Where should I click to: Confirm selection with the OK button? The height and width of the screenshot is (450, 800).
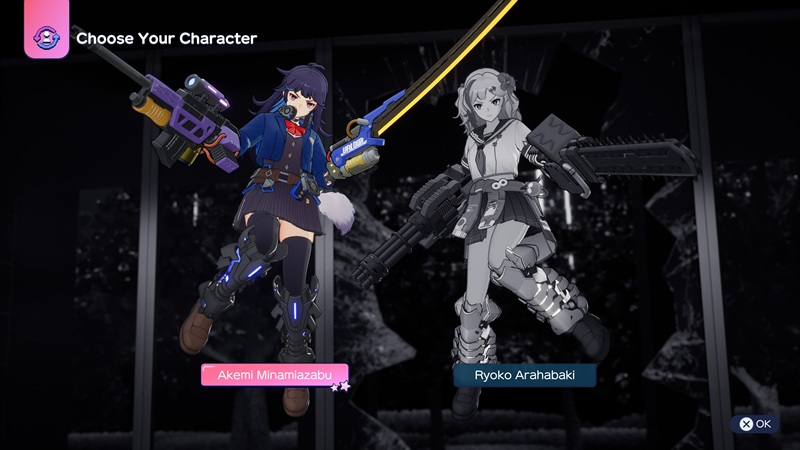[756, 424]
